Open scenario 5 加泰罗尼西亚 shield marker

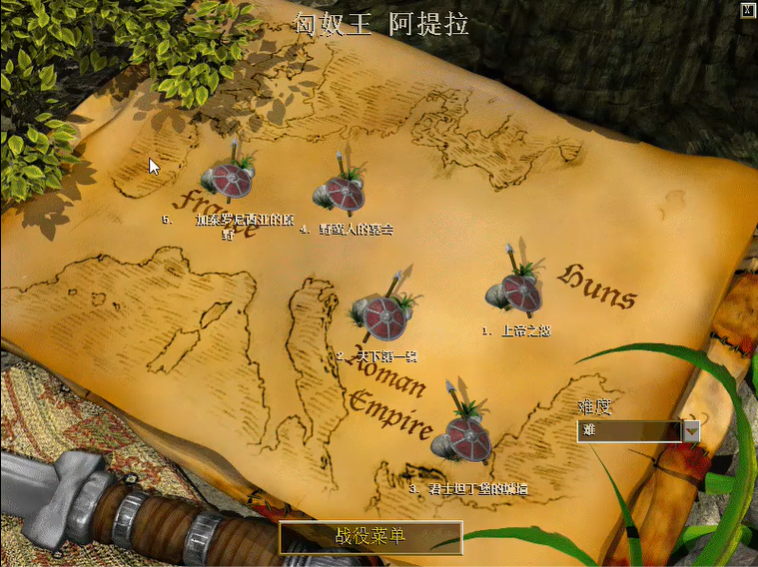click(x=230, y=179)
